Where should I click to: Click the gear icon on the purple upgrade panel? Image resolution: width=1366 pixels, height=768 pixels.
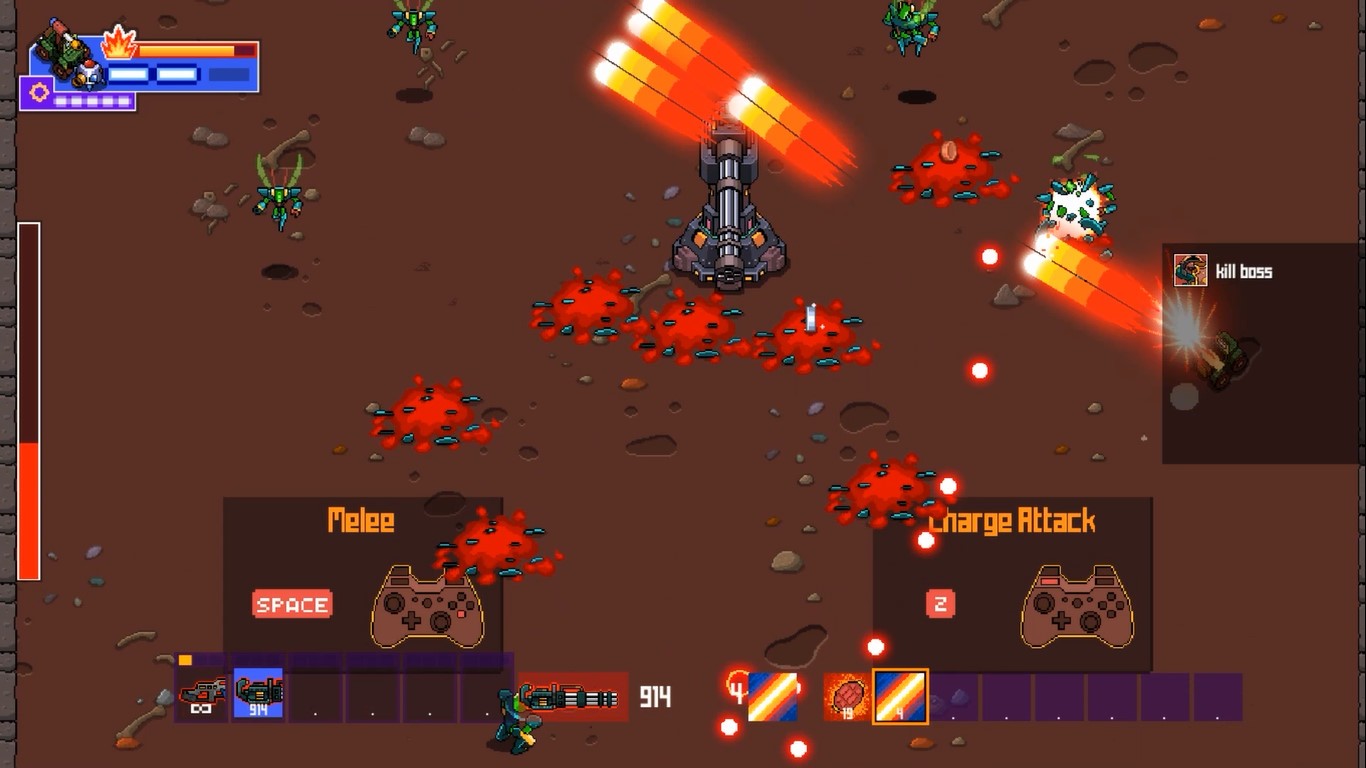tap(37, 92)
